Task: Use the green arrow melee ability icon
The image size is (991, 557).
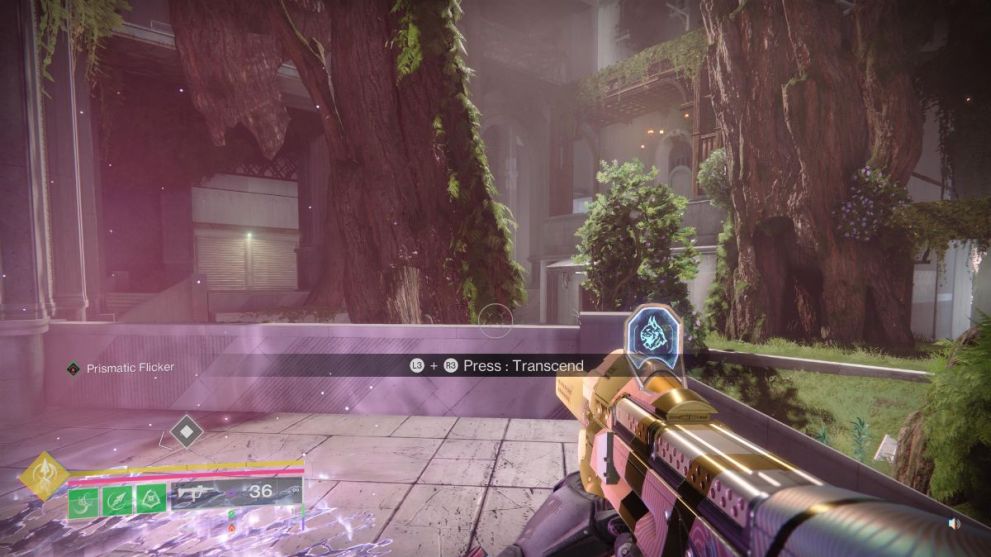Action: 117,496
